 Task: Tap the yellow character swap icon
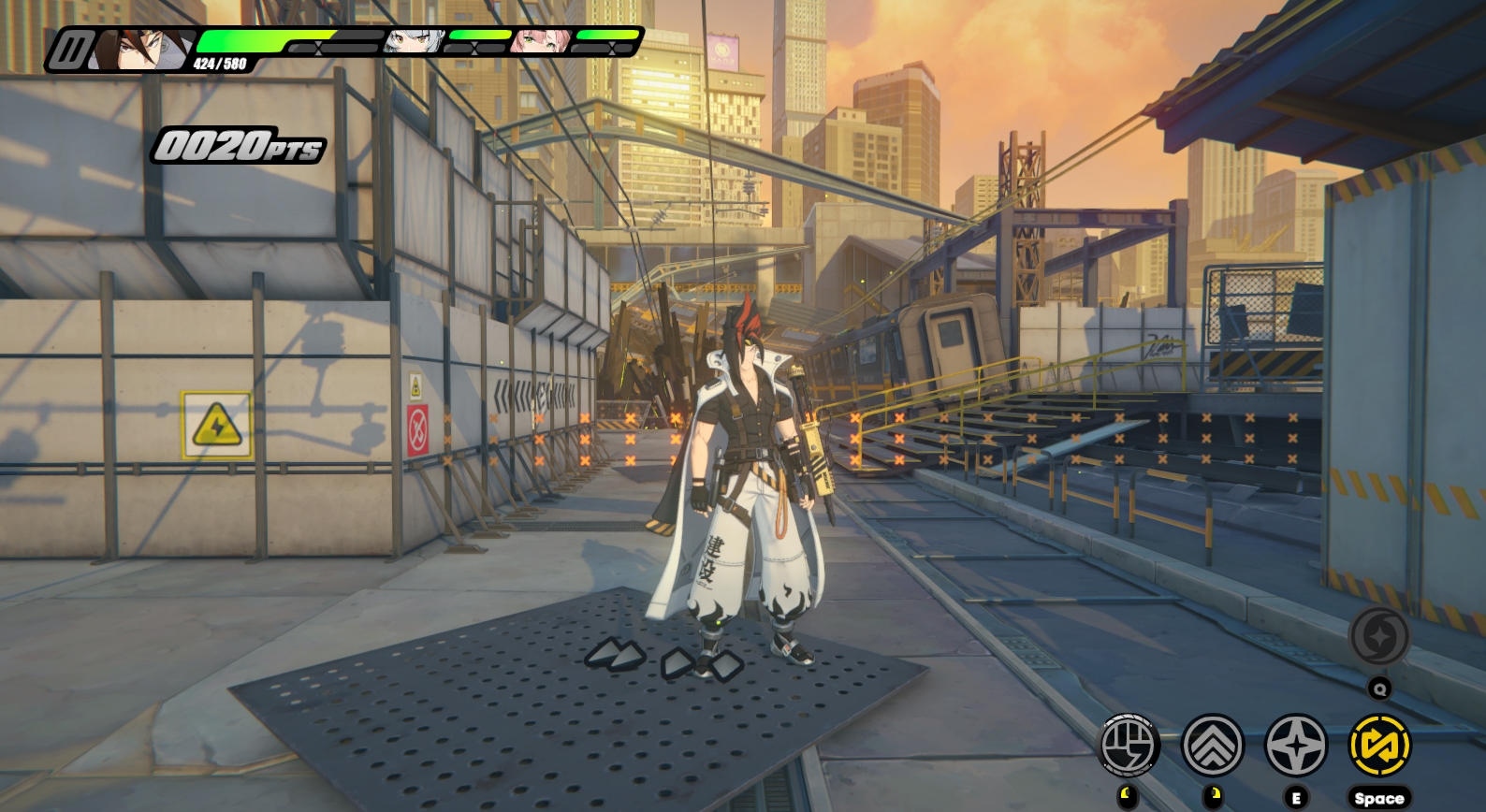[x=1379, y=746]
